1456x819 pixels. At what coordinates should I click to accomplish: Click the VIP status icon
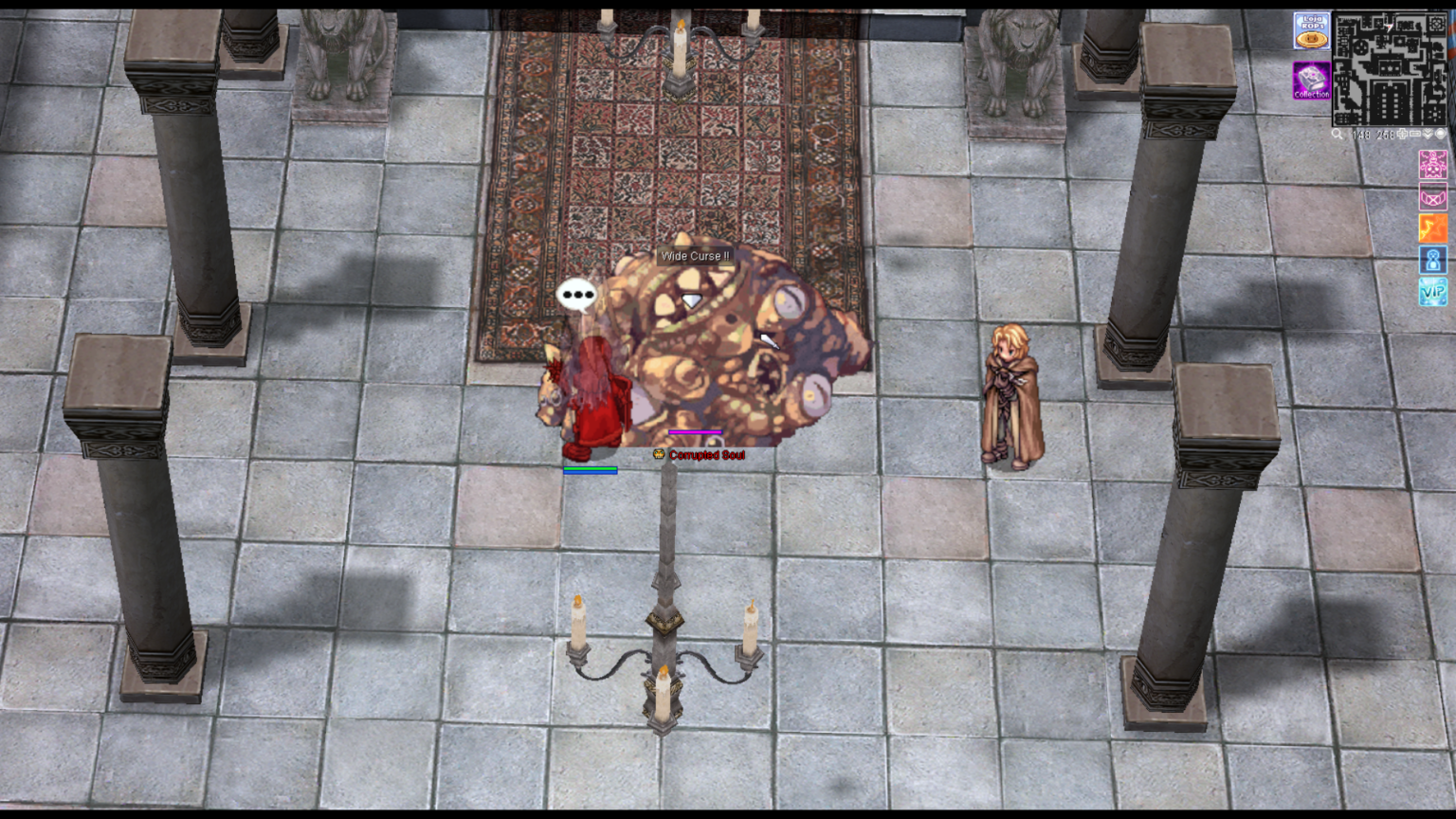pyautogui.click(x=1432, y=292)
